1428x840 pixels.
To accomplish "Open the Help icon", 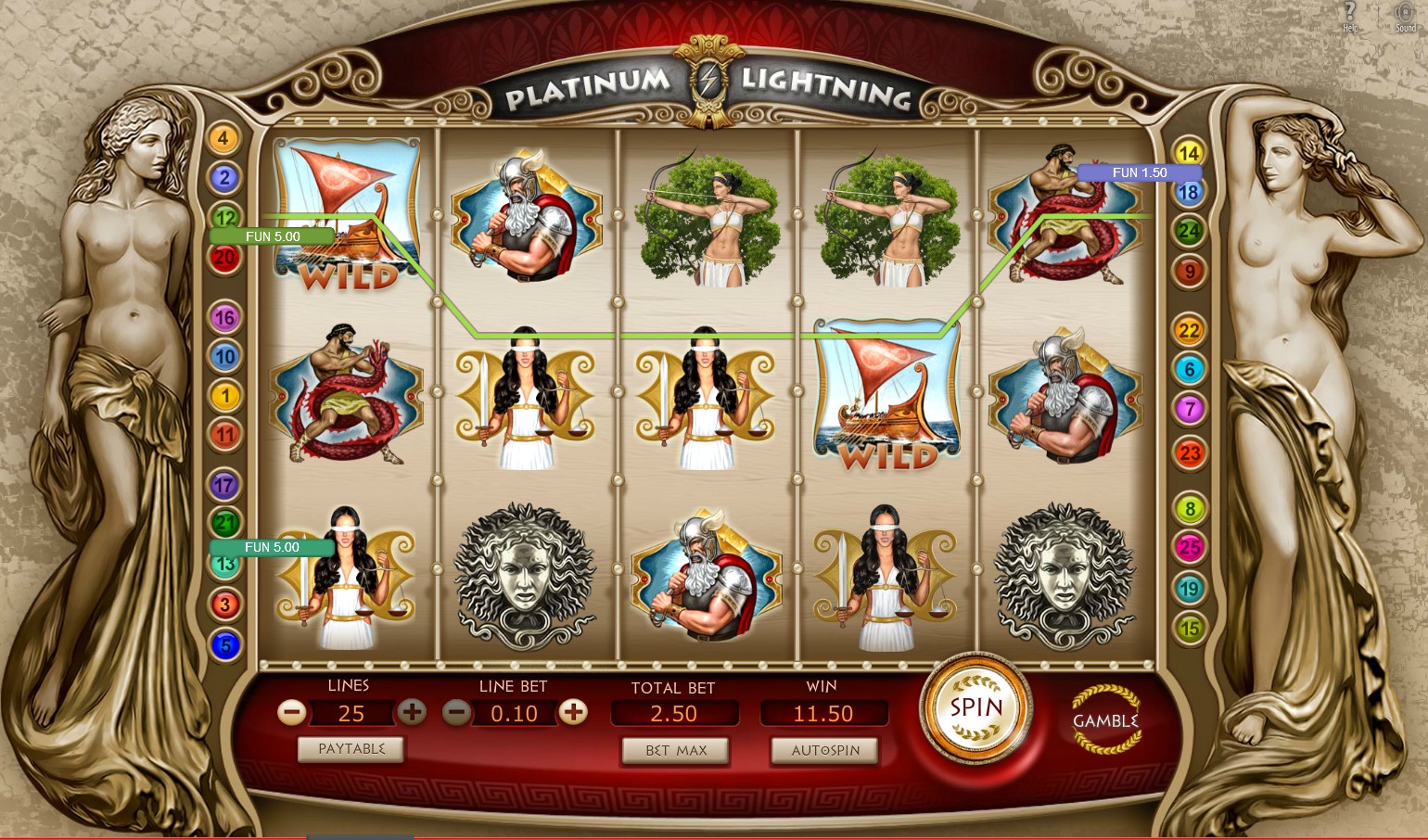I will (1350, 15).
